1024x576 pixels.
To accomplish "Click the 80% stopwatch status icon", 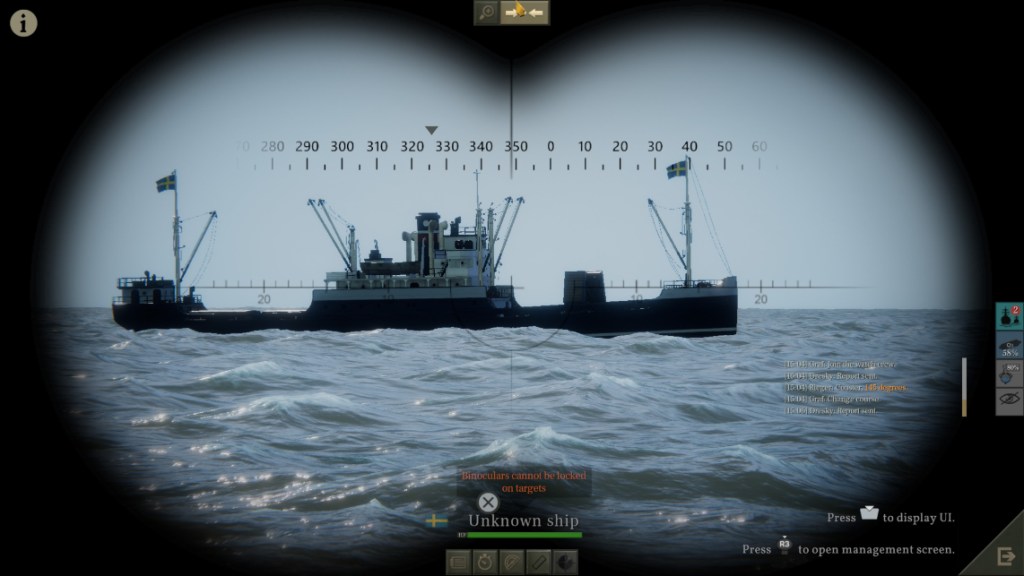I will click(x=1010, y=374).
